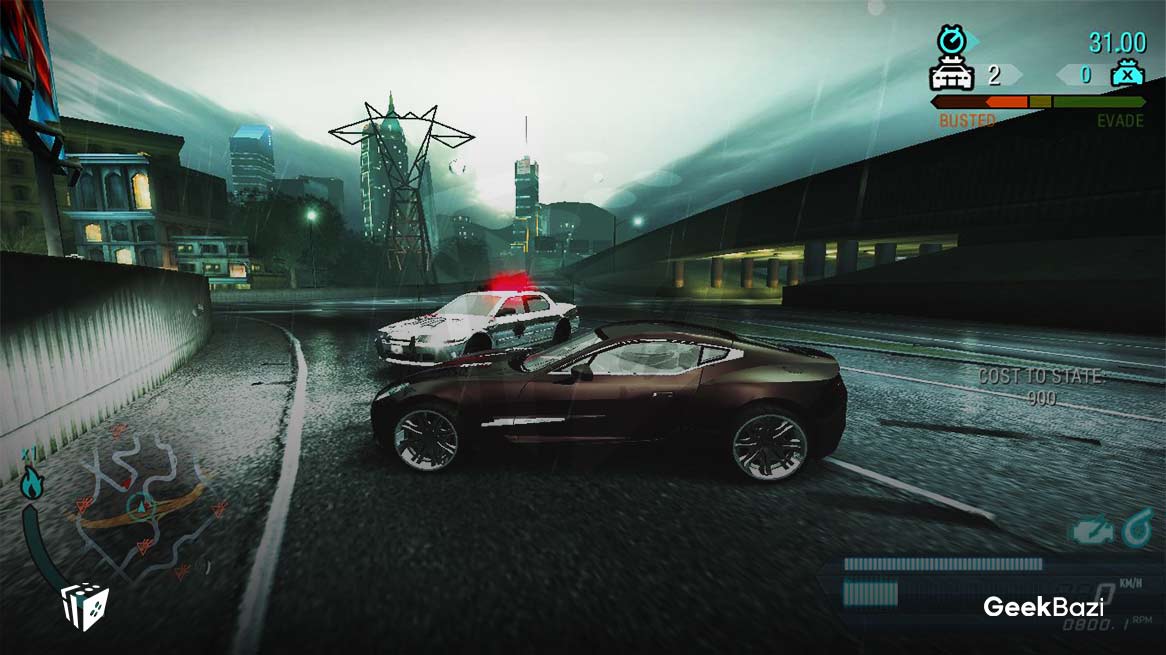Screen dimensions: 1166x655
Task: Open the GeekBazi watermark logo
Action: [1043, 606]
